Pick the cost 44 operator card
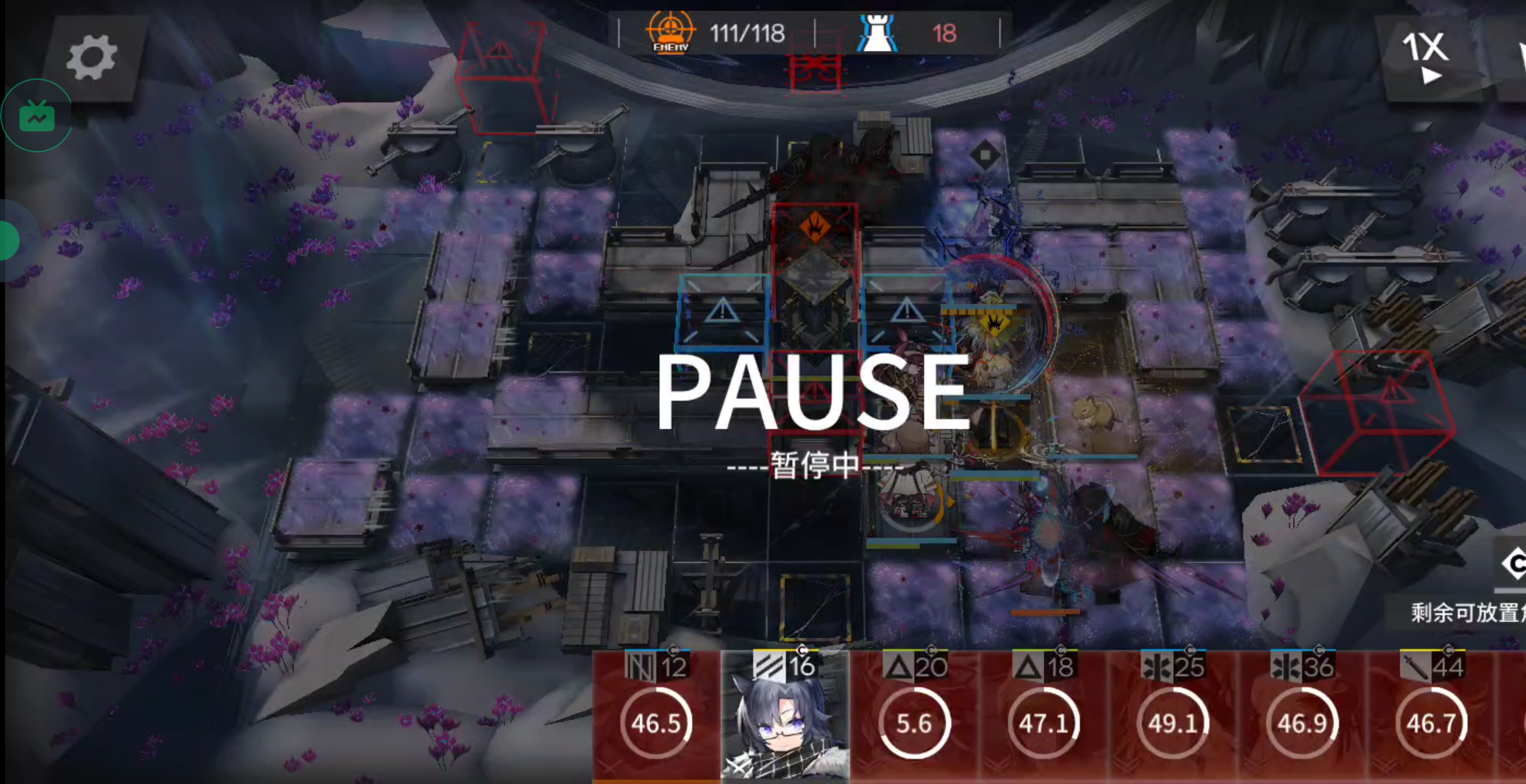1526x784 pixels. coord(1431,716)
